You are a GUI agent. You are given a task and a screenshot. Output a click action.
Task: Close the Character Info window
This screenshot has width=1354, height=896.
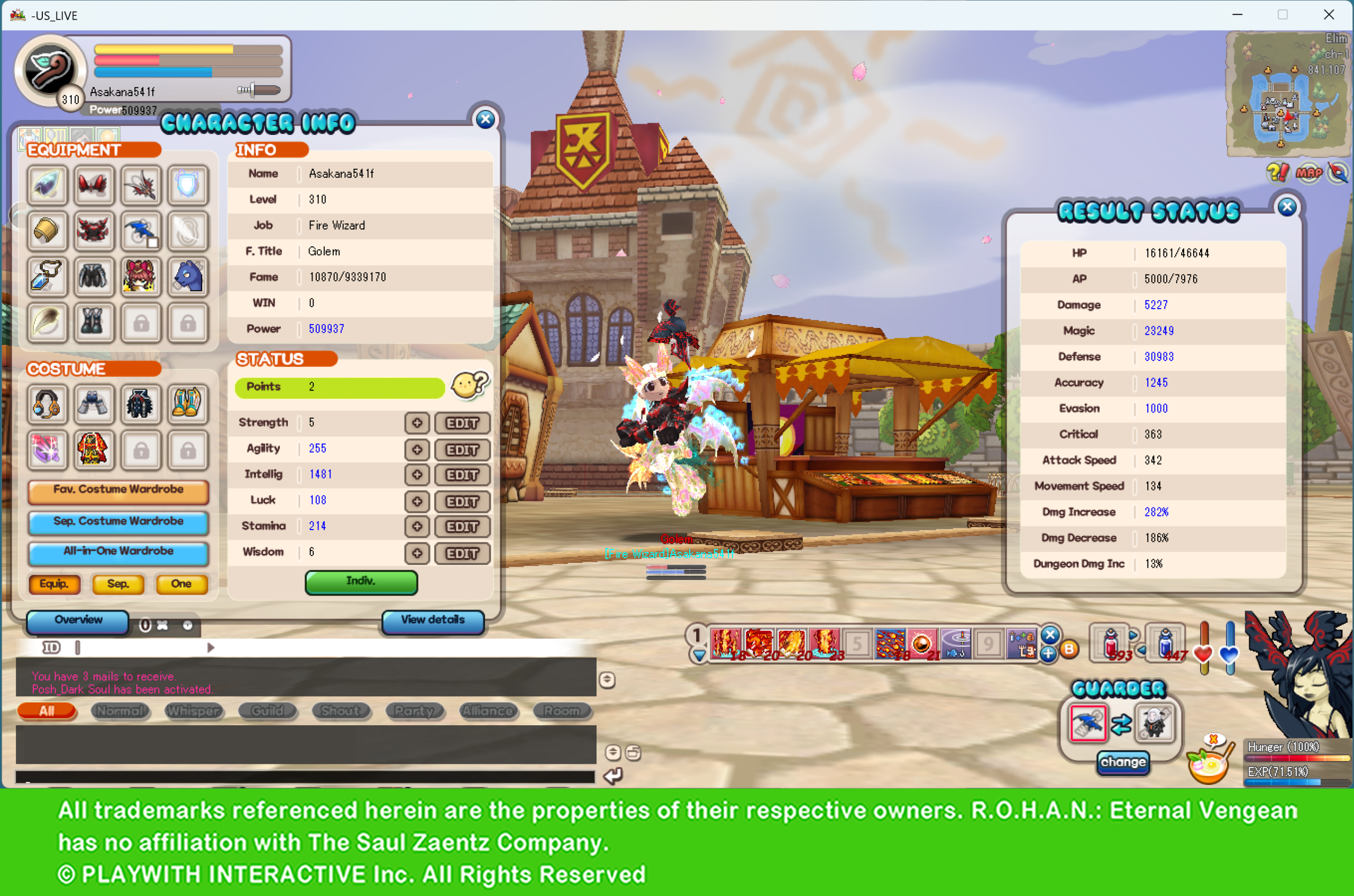point(486,119)
